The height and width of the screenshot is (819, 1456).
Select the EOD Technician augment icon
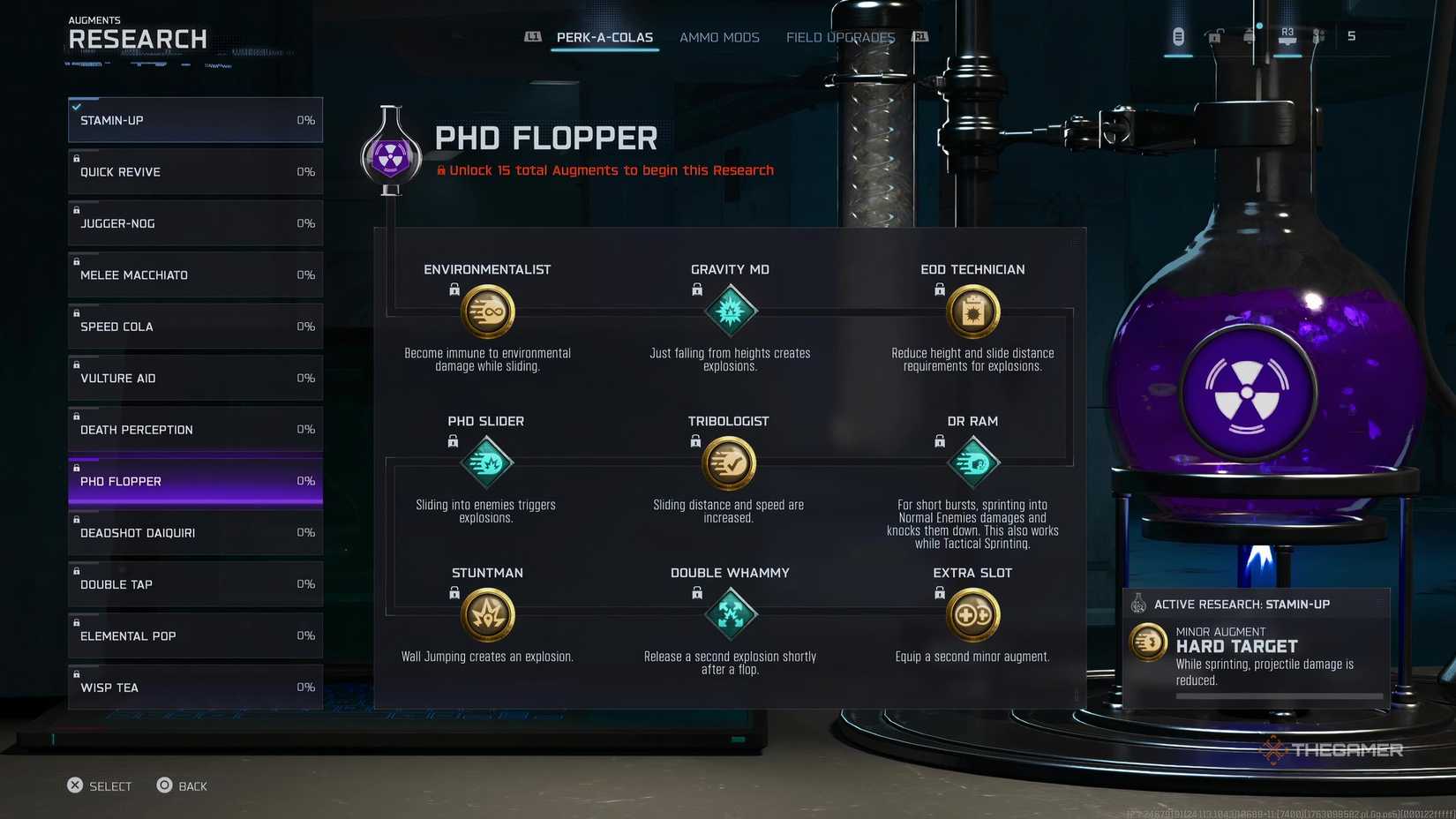tap(972, 312)
